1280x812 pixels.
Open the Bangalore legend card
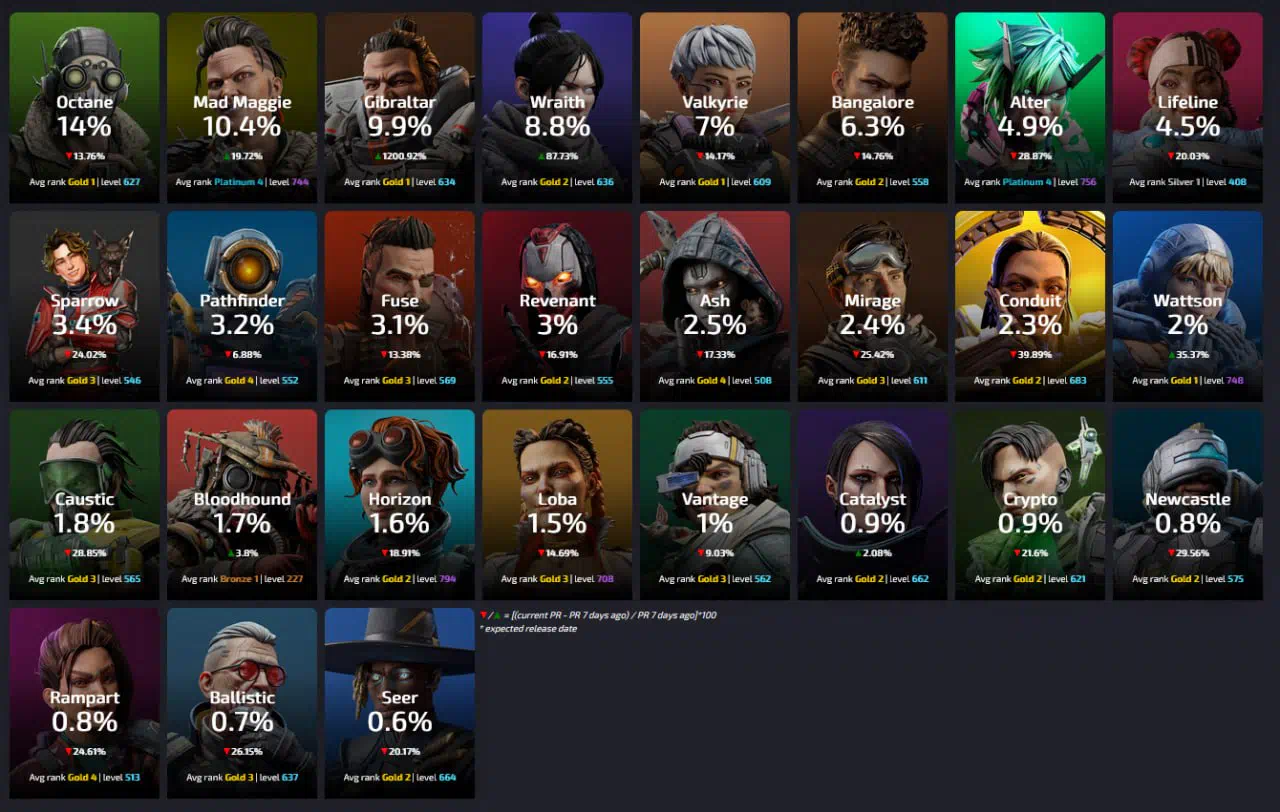click(872, 107)
